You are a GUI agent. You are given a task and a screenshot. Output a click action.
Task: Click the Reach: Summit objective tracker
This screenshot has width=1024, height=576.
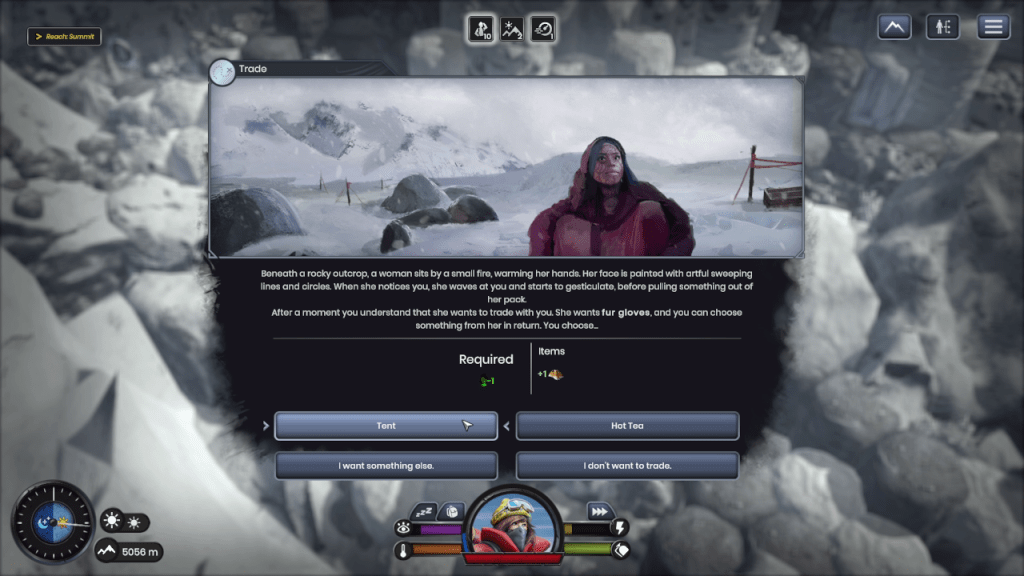tap(64, 37)
